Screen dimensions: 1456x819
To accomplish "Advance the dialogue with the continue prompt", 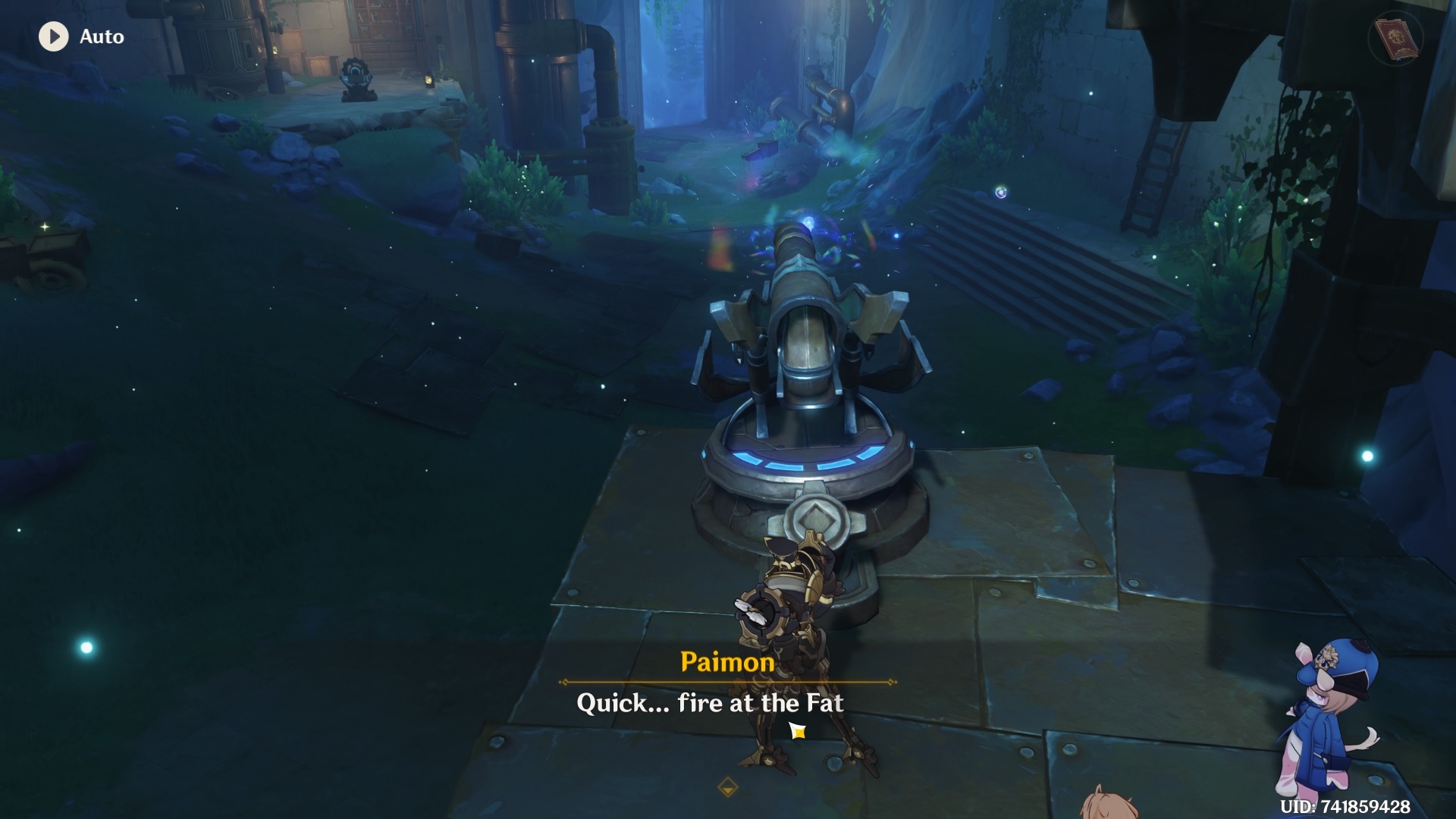I will 797,730.
